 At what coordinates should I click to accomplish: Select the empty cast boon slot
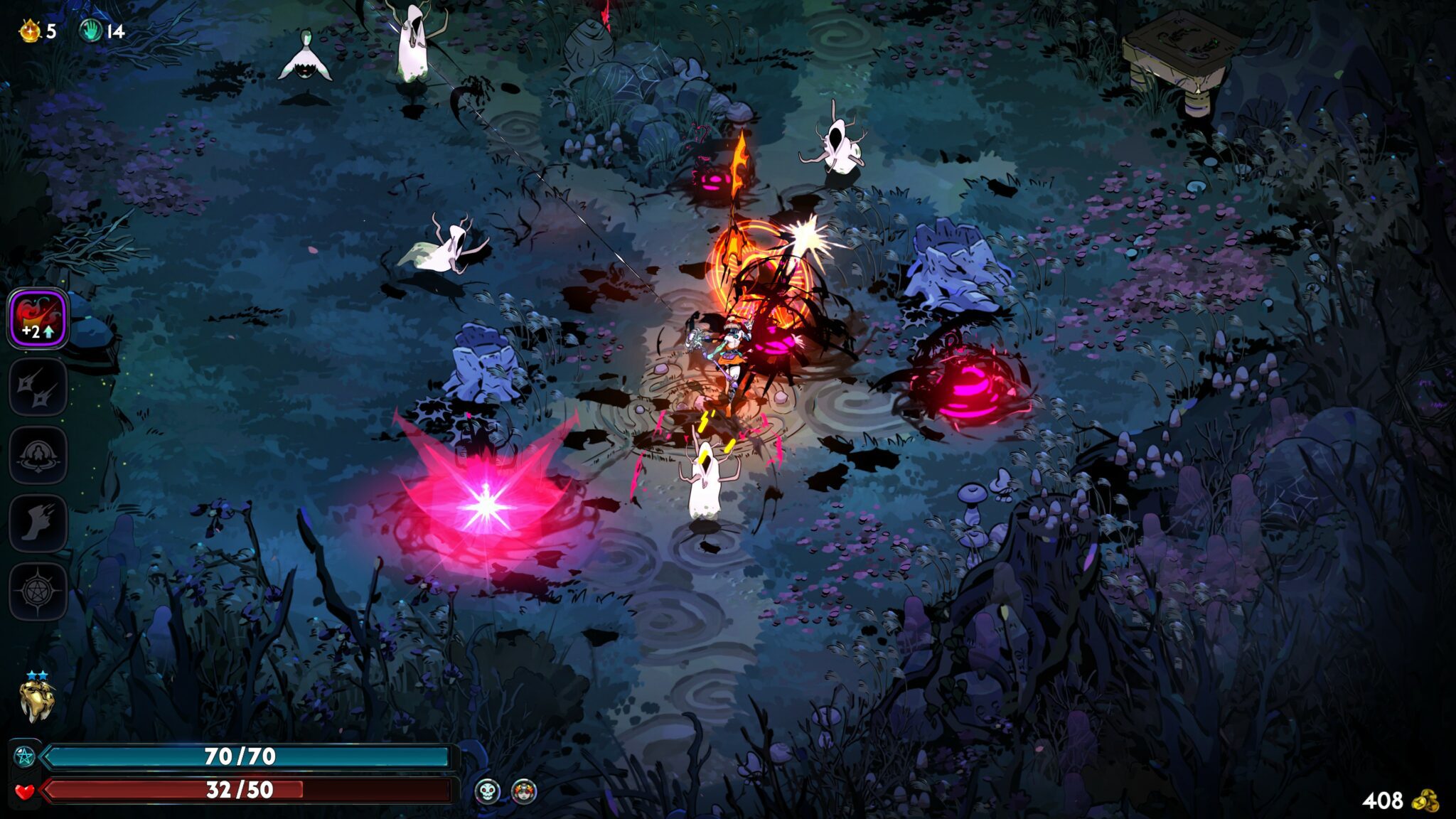pyautogui.click(x=38, y=455)
